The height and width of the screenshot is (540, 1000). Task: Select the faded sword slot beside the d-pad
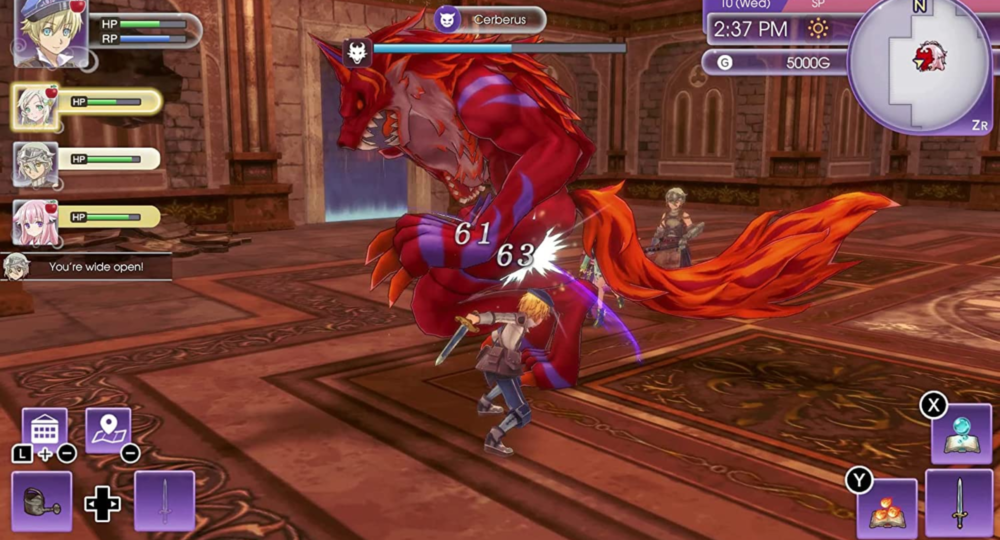pyautogui.click(x=164, y=501)
